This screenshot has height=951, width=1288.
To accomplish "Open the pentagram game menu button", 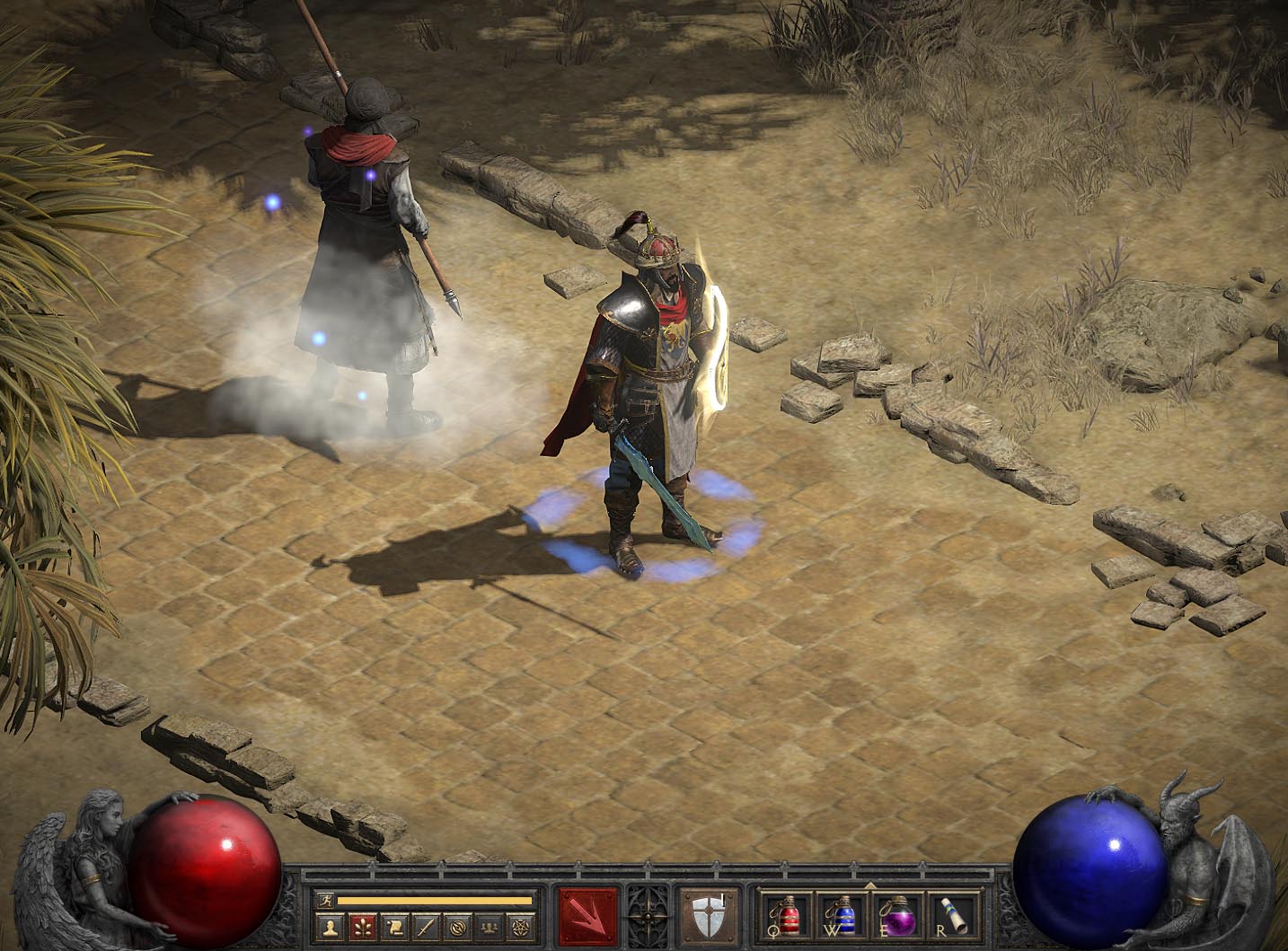I will [521, 926].
